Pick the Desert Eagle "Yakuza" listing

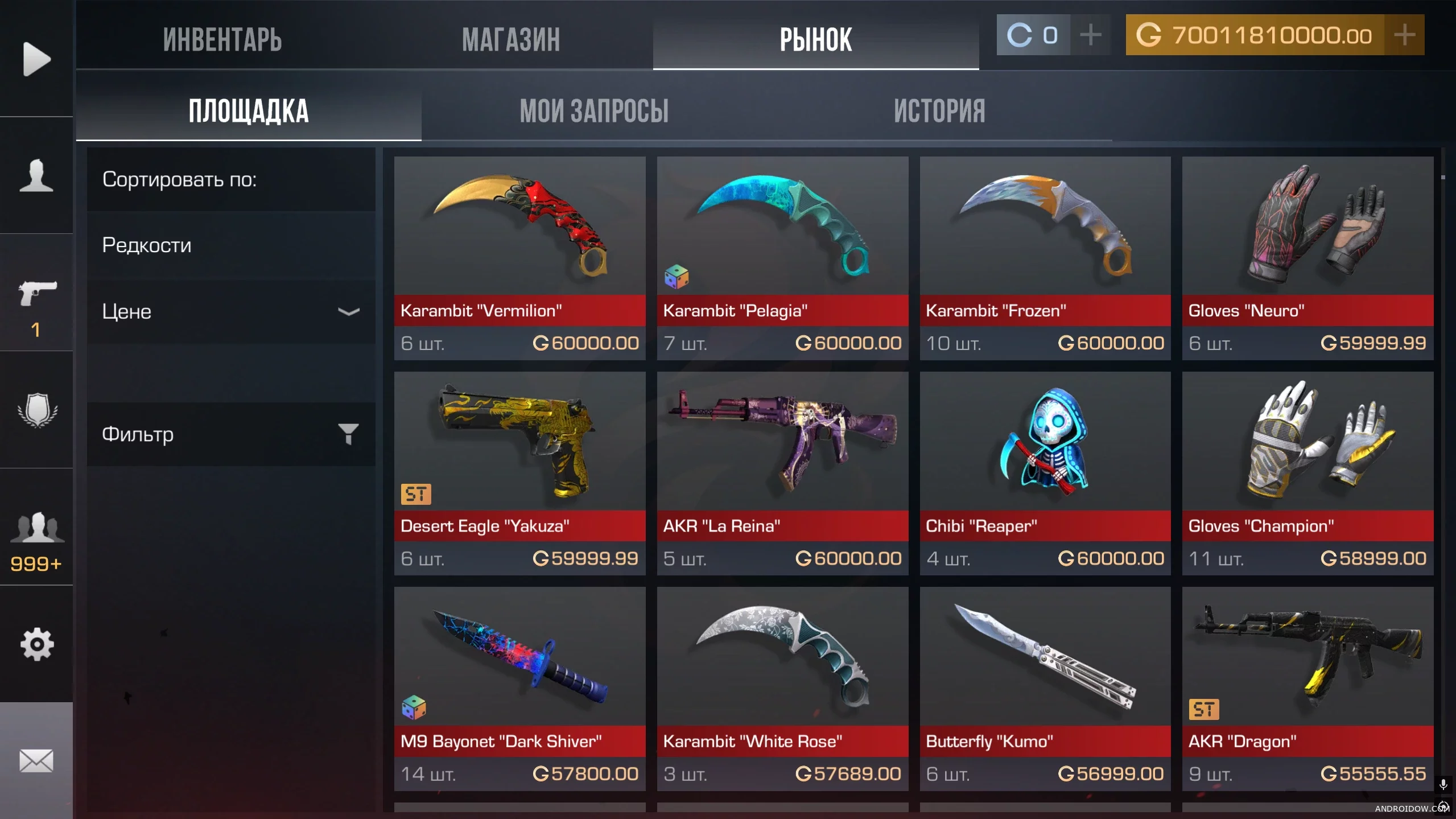pos(519,473)
